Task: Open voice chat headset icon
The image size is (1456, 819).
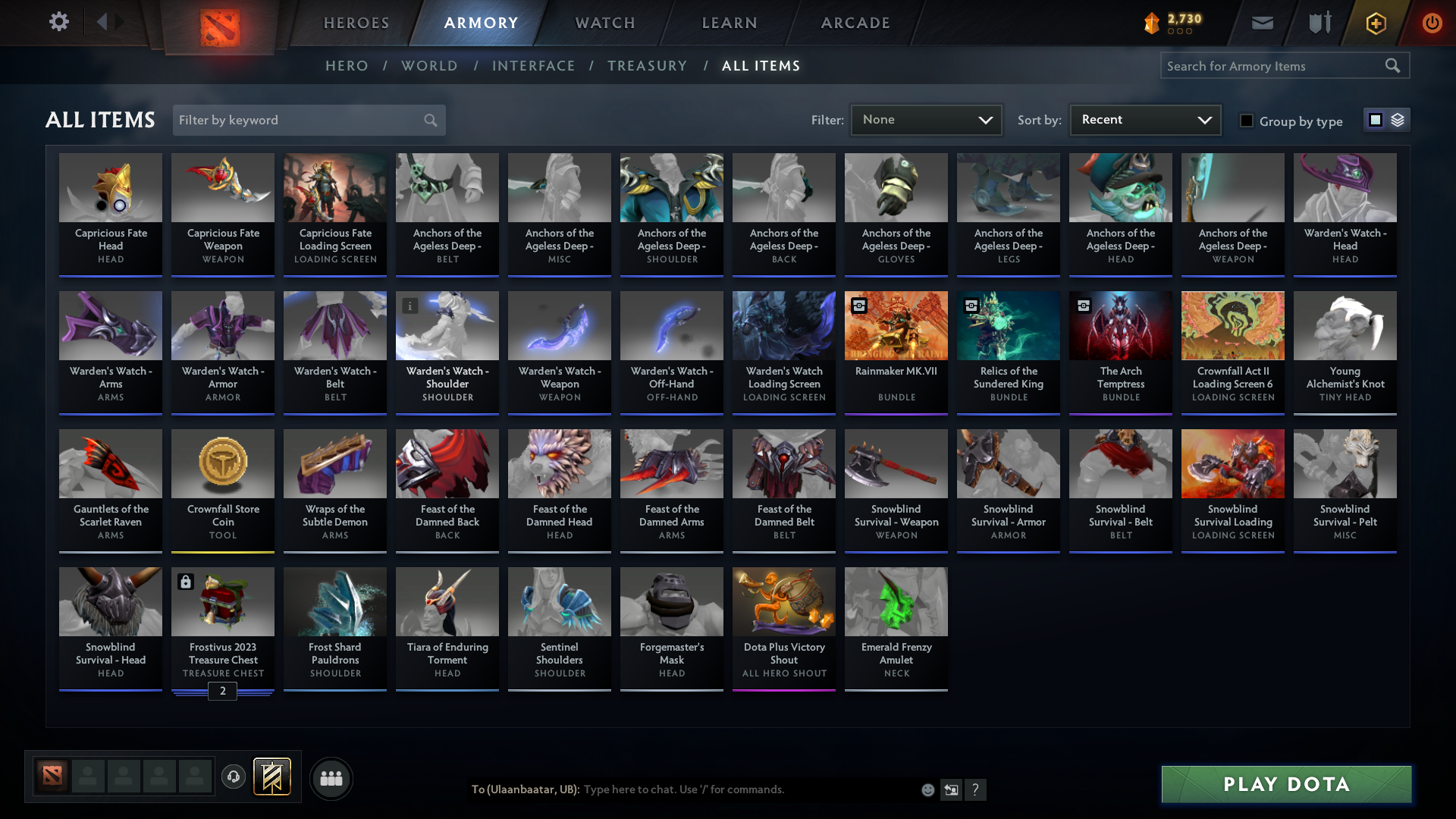Action: (x=234, y=777)
